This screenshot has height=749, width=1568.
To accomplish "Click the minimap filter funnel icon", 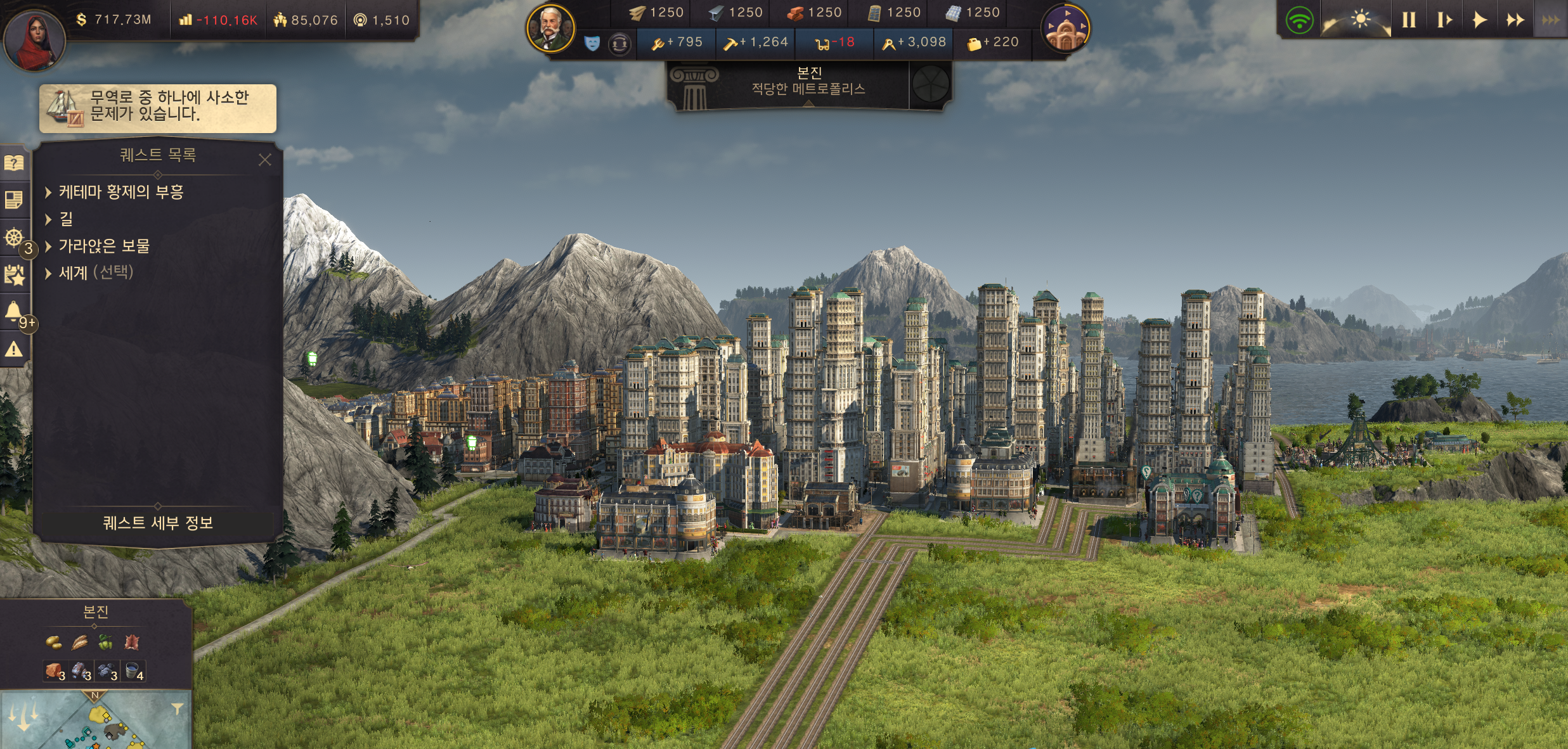I will 178,708.
